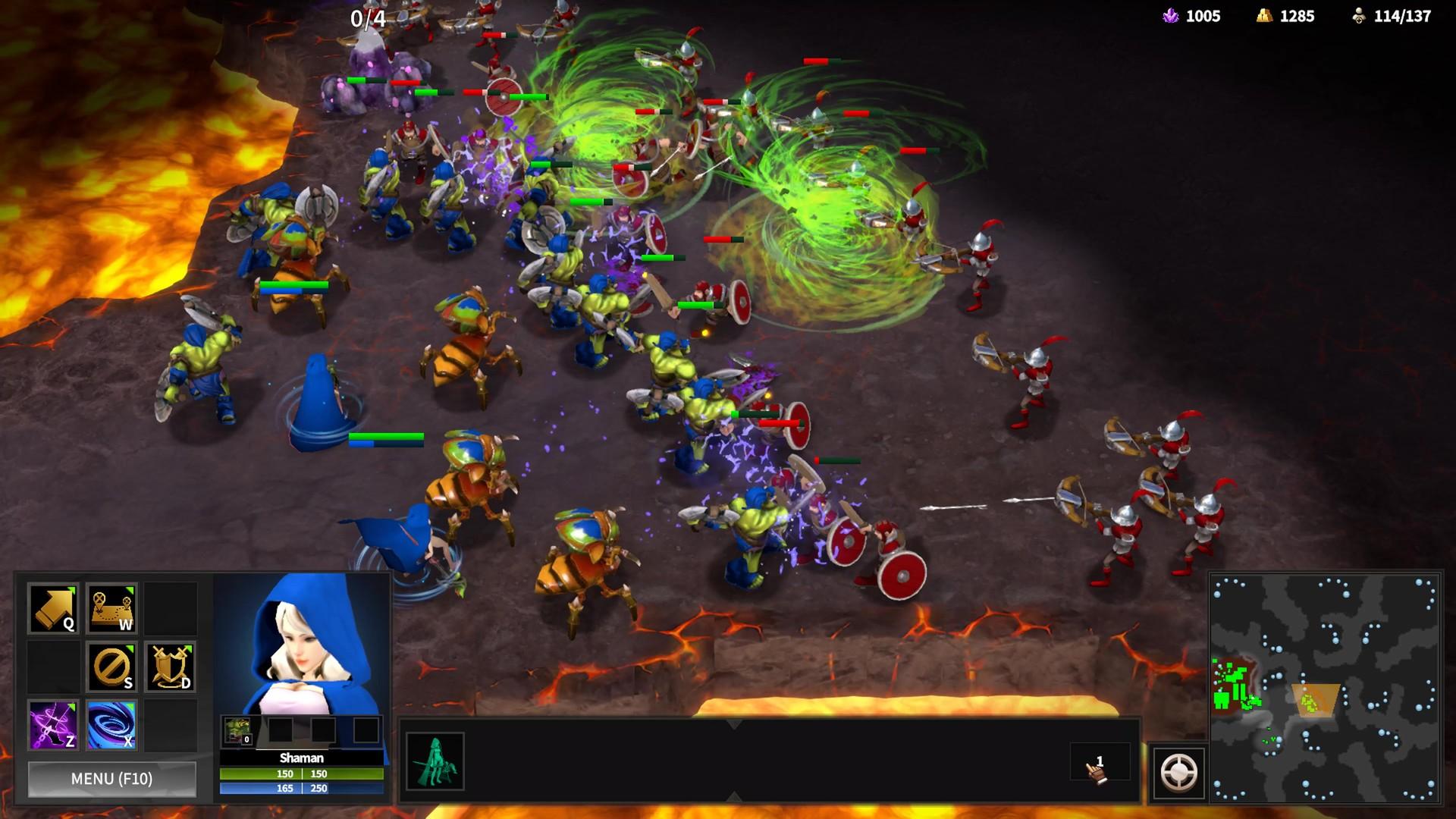The width and height of the screenshot is (1456, 819).
Task: Click the orange camera view on minimap
Action: 1316,700
